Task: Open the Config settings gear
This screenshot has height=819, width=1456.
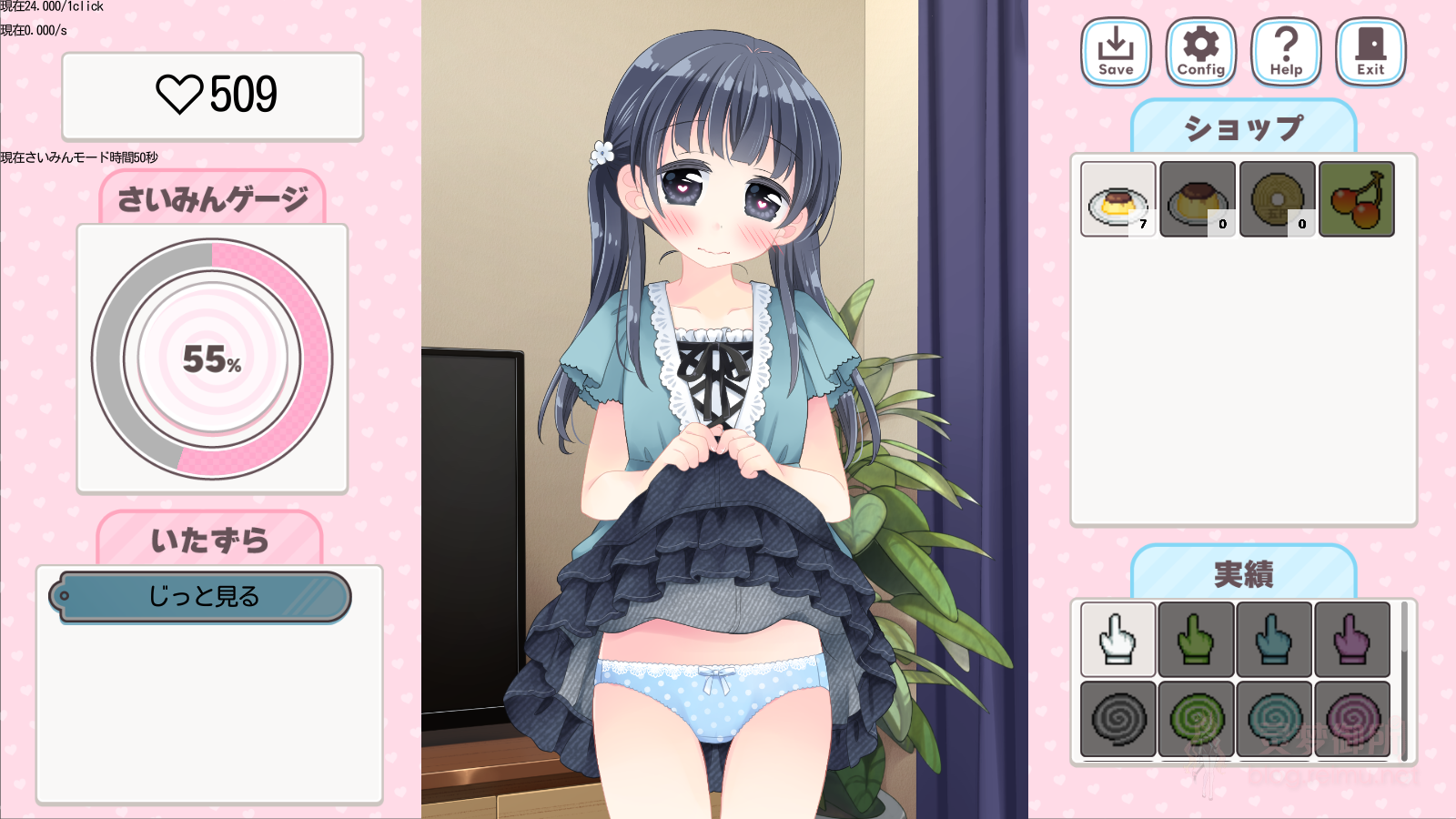Action: pos(1199,51)
